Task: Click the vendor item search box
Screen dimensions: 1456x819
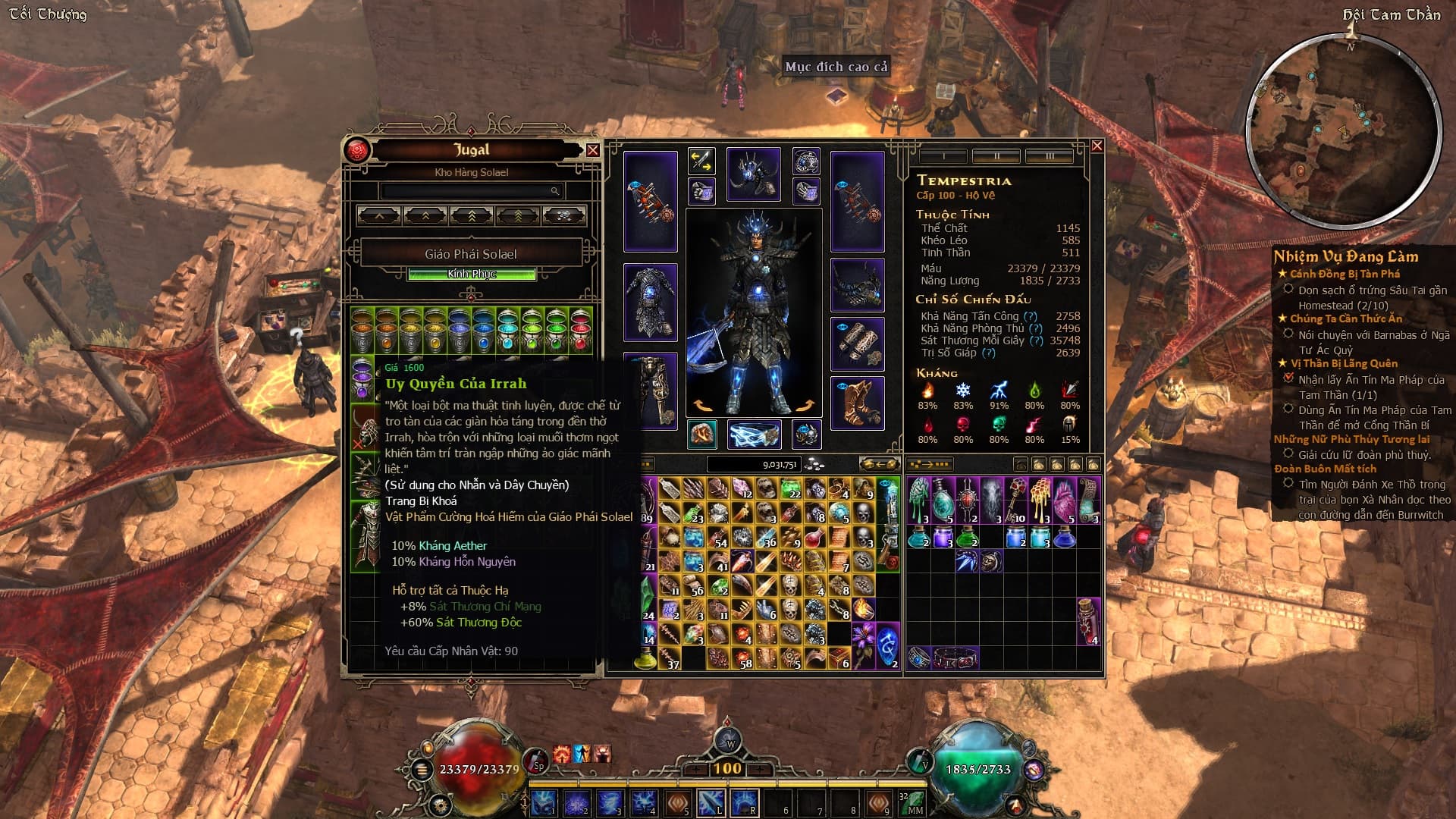Action: [x=471, y=191]
